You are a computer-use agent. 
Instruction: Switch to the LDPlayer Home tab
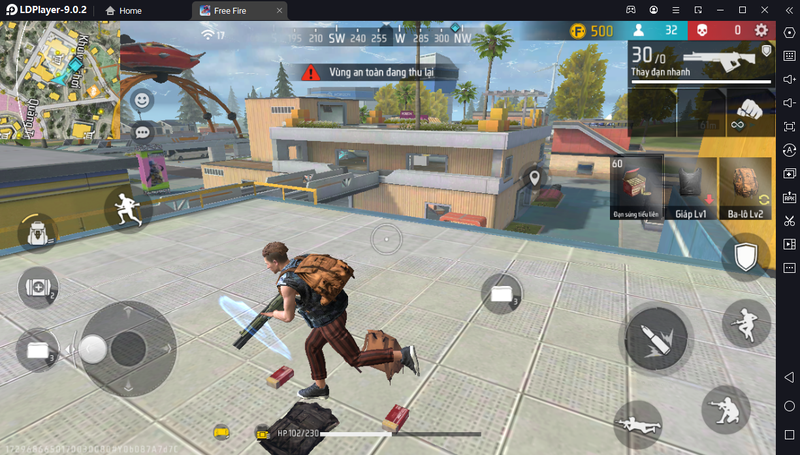(123, 10)
